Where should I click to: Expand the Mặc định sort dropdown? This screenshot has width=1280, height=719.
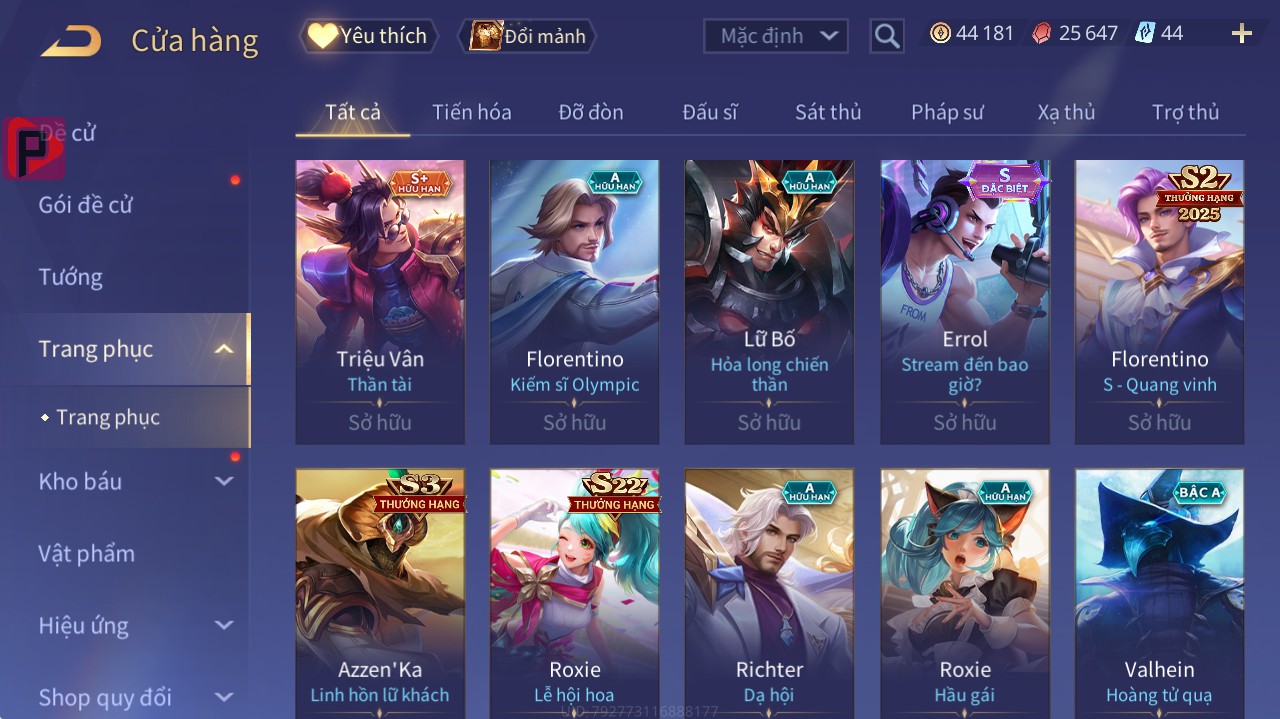tap(776, 36)
